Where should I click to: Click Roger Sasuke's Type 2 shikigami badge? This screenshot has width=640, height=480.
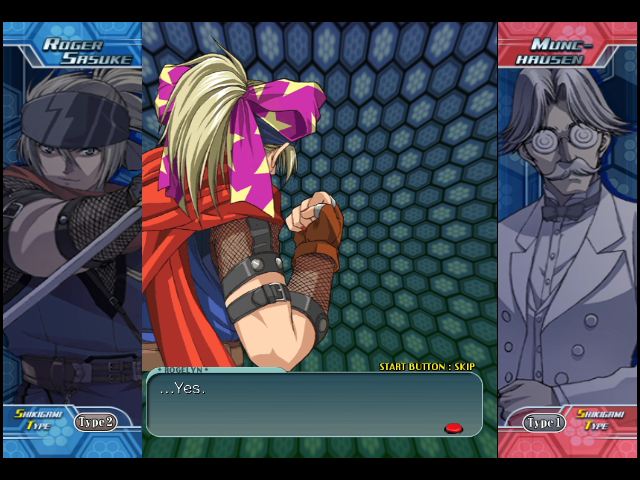(x=95, y=422)
